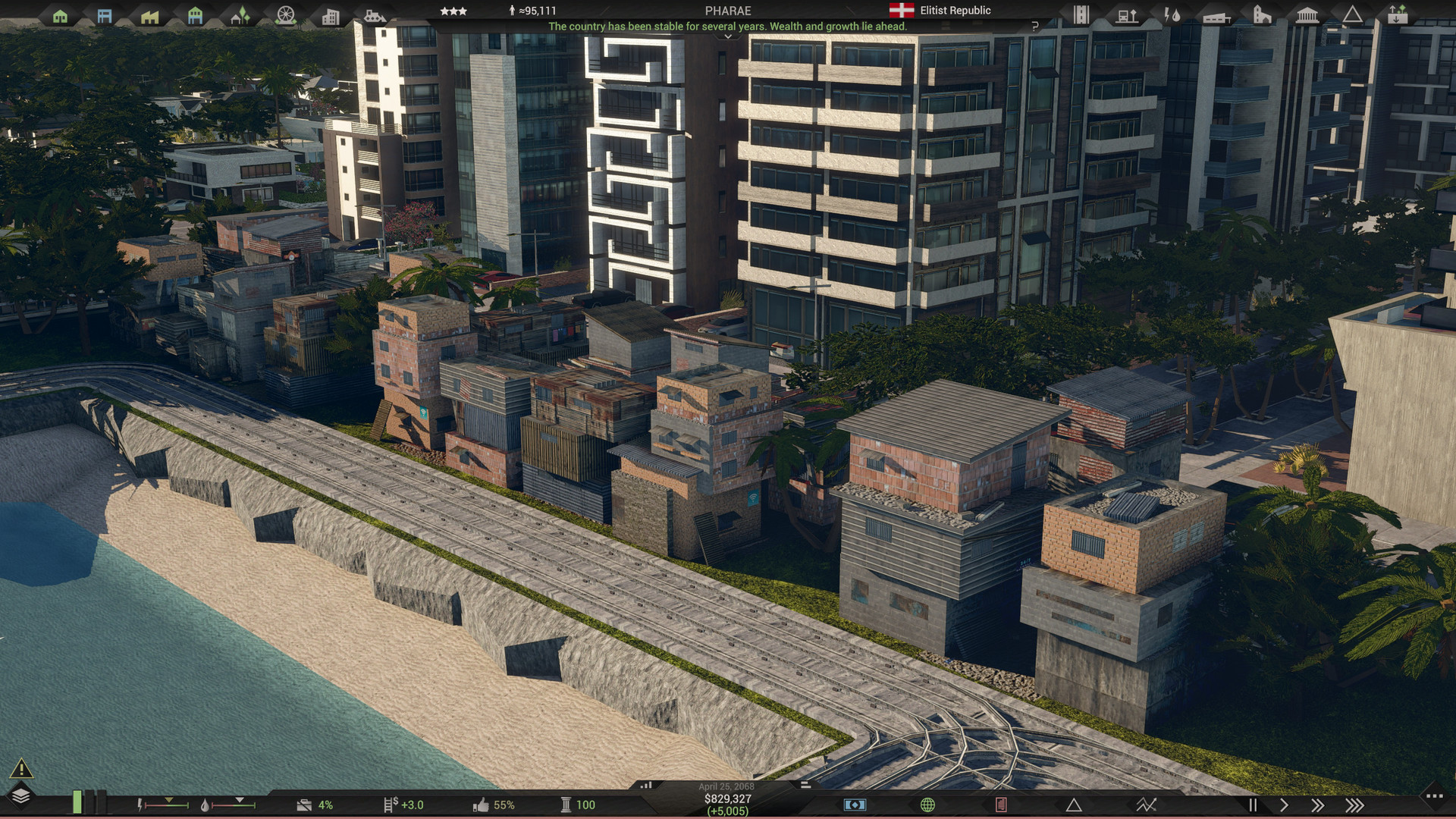Collapse the stability news banner

[x=728, y=34]
